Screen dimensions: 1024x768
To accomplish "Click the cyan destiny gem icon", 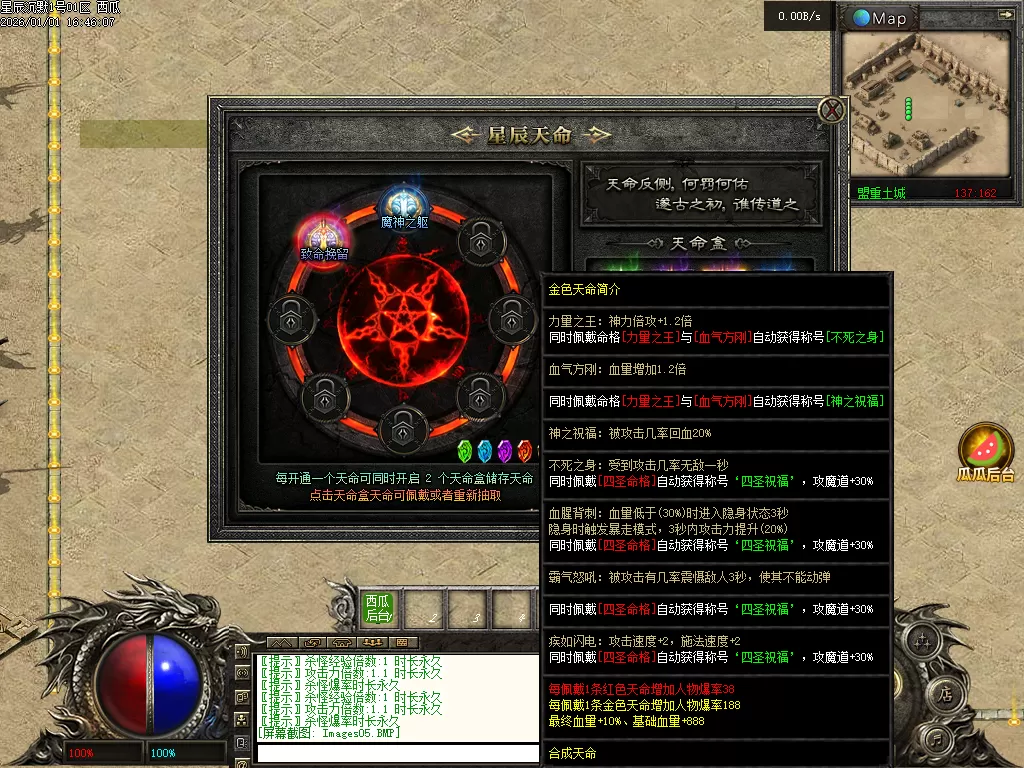I will pos(485,451).
